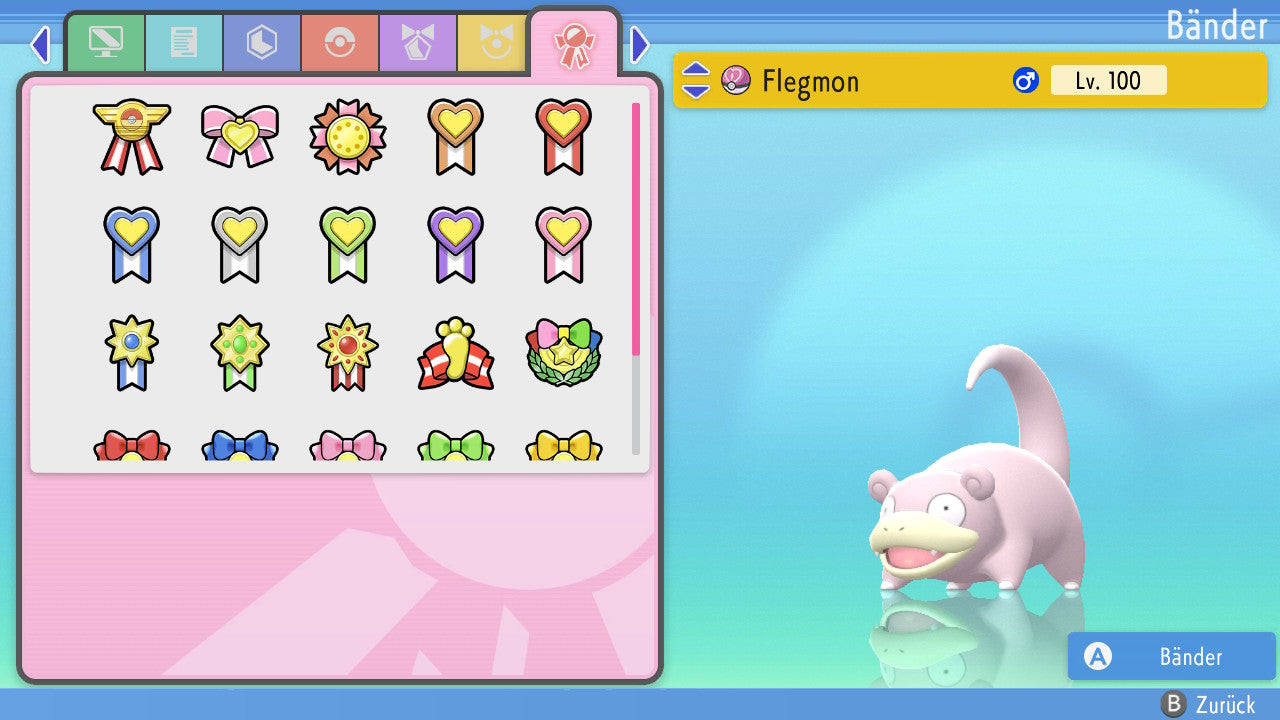Choose the pink bow heart ribbon
Viewport: 1280px width, 720px height.
point(240,135)
